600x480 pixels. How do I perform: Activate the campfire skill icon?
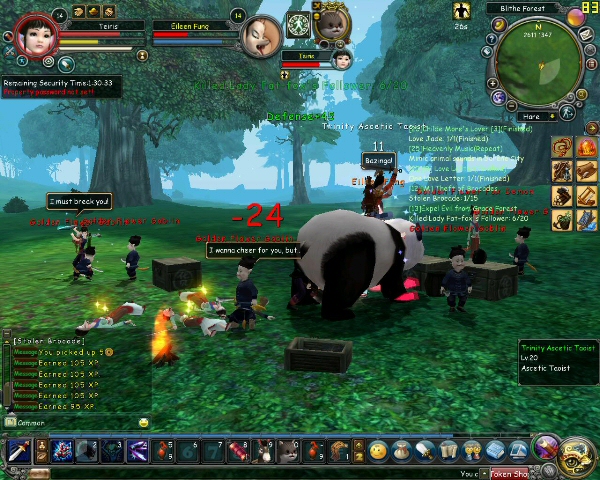pyautogui.click(x=585, y=148)
